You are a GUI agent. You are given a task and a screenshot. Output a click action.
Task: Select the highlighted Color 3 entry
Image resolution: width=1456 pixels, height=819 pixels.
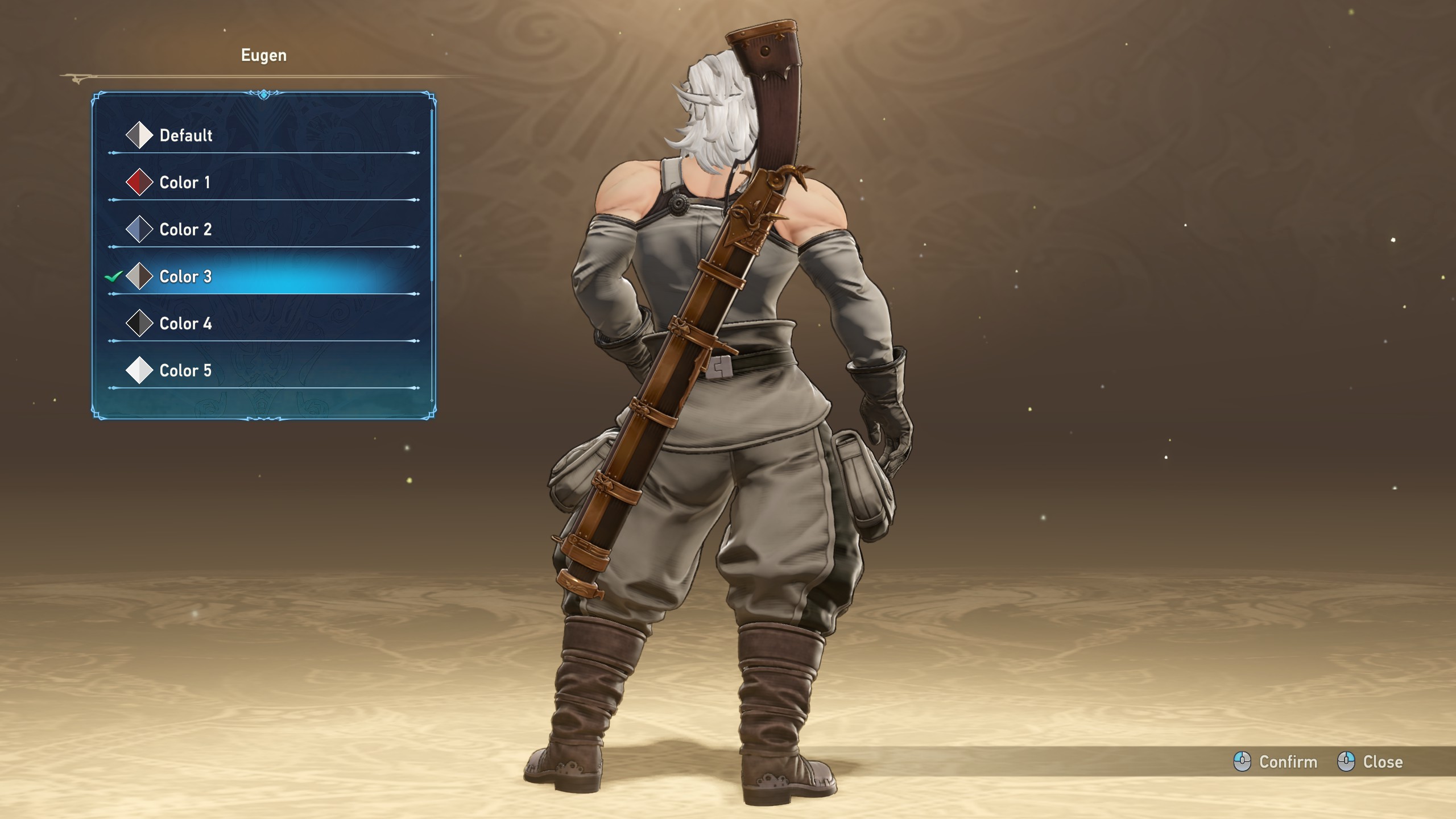click(x=185, y=277)
